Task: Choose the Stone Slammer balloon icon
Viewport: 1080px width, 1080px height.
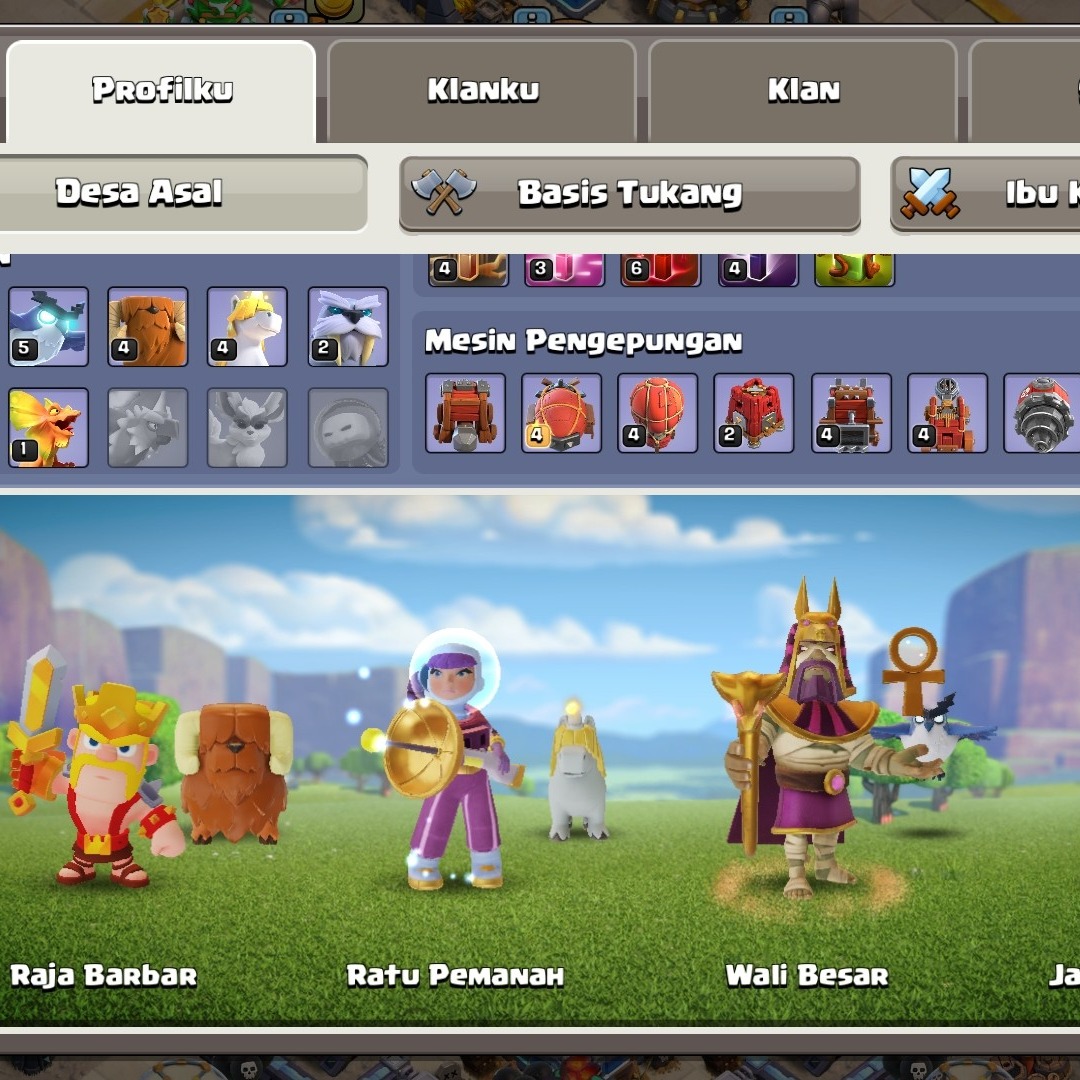Action: click(x=657, y=413)
